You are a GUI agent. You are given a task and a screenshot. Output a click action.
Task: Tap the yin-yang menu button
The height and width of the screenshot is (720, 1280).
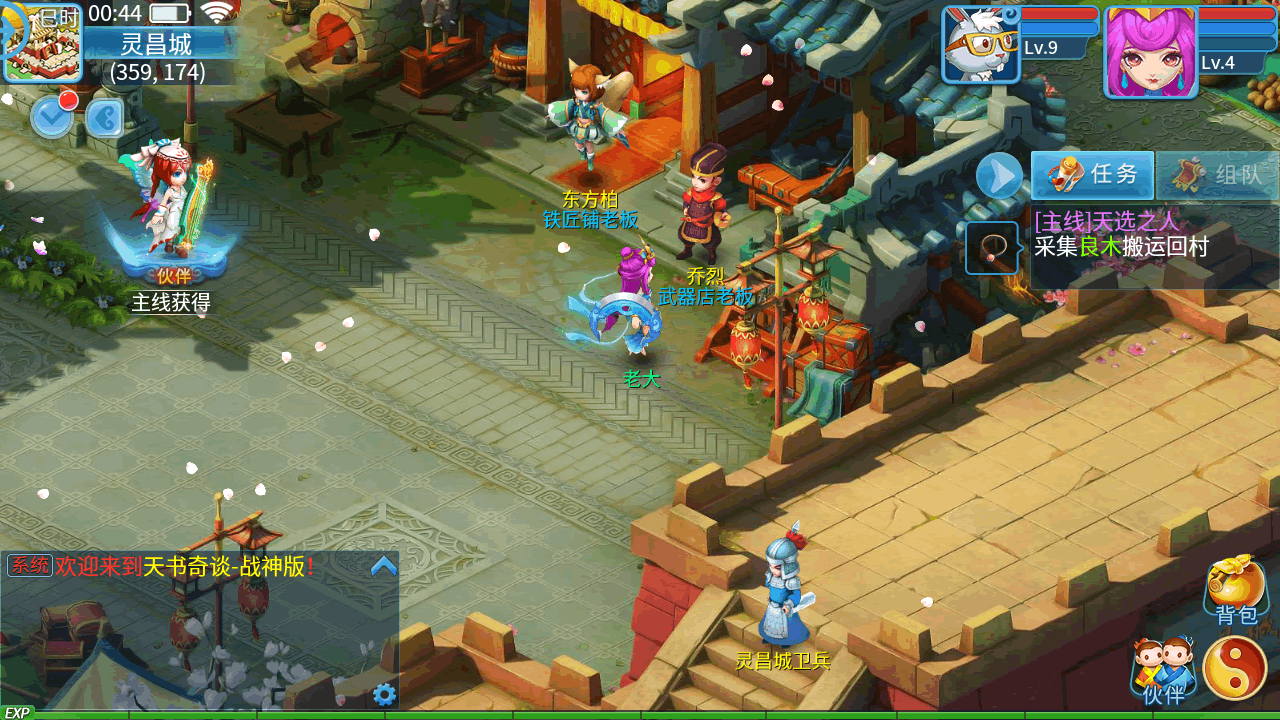[1235, 668]
